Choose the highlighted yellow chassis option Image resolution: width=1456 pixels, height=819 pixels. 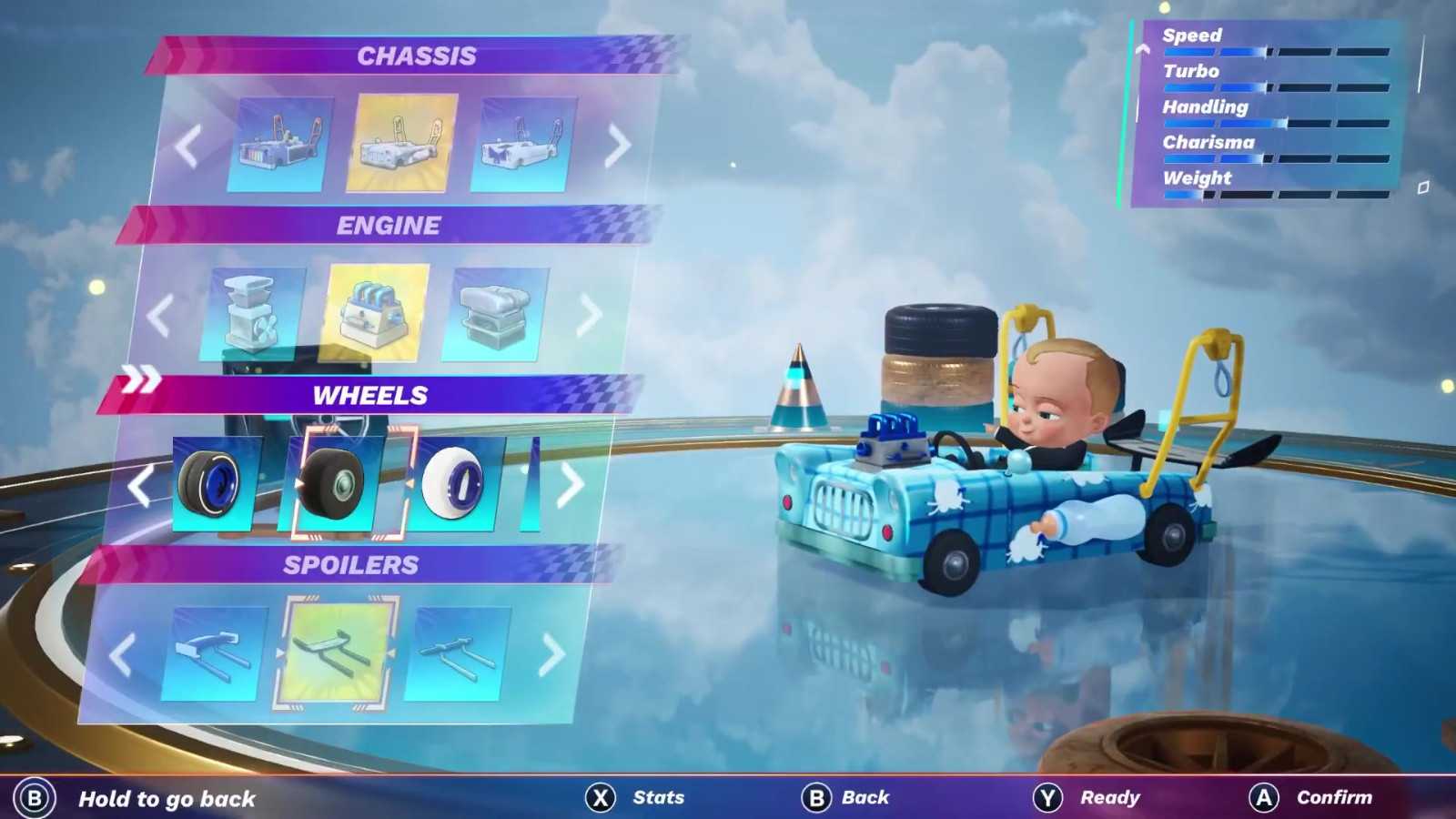(x=401, y=143)
